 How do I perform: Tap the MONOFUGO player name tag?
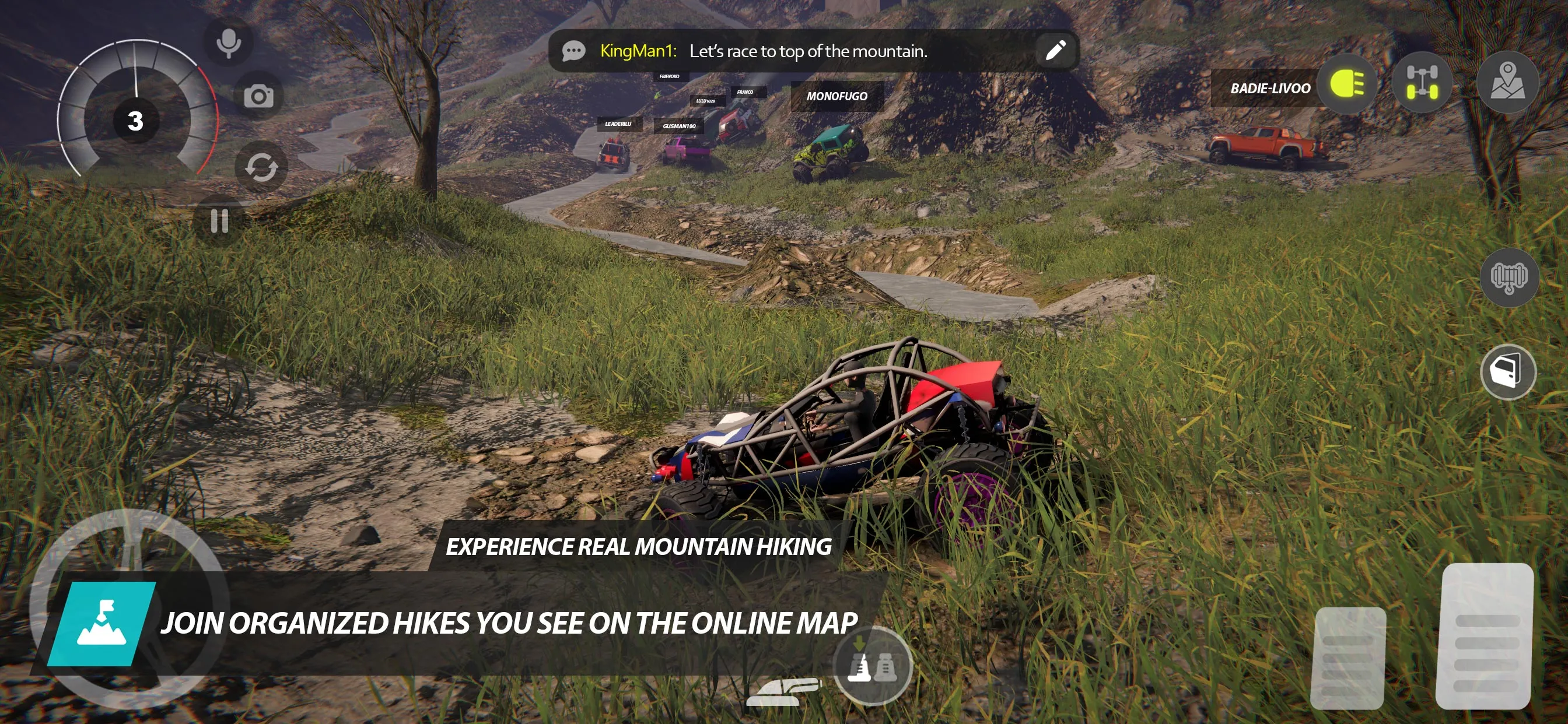tap(837, 96)
